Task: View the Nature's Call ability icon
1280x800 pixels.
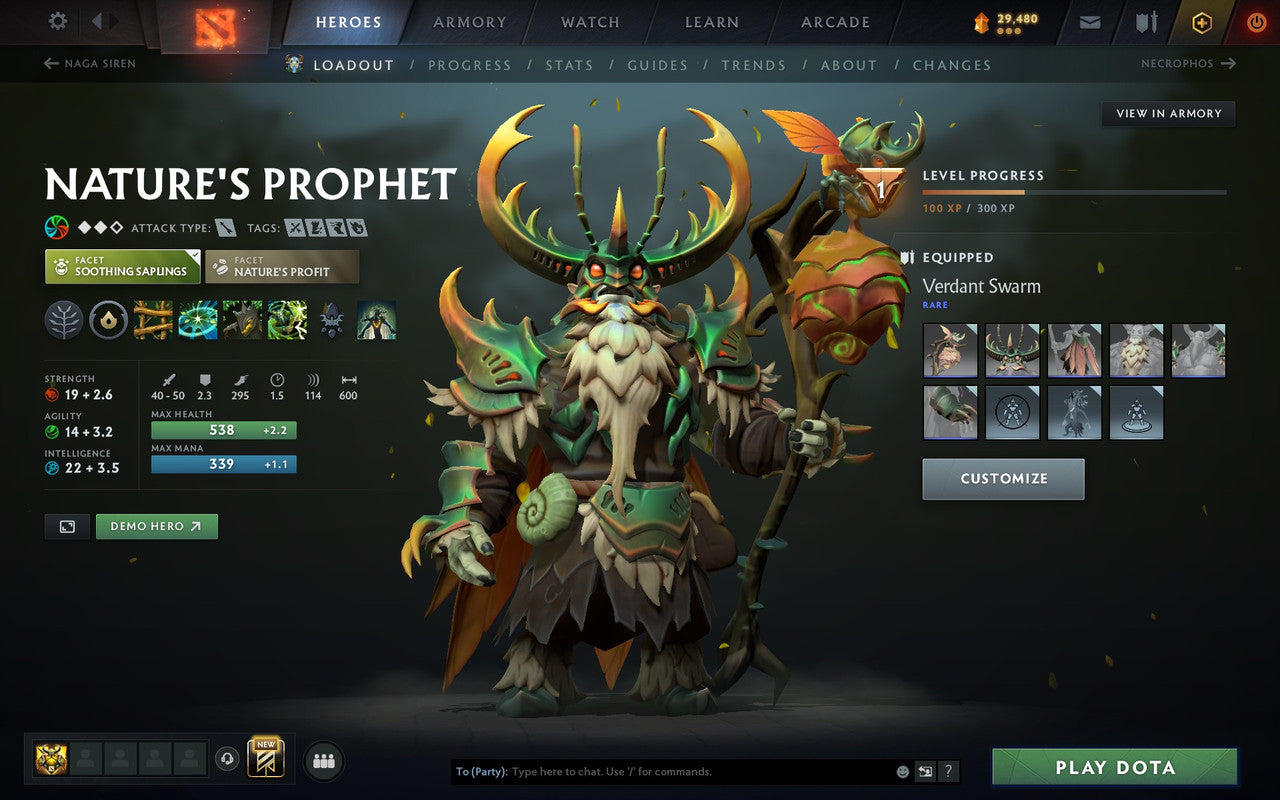Action: pyautogui.click(x=242, y=320)
